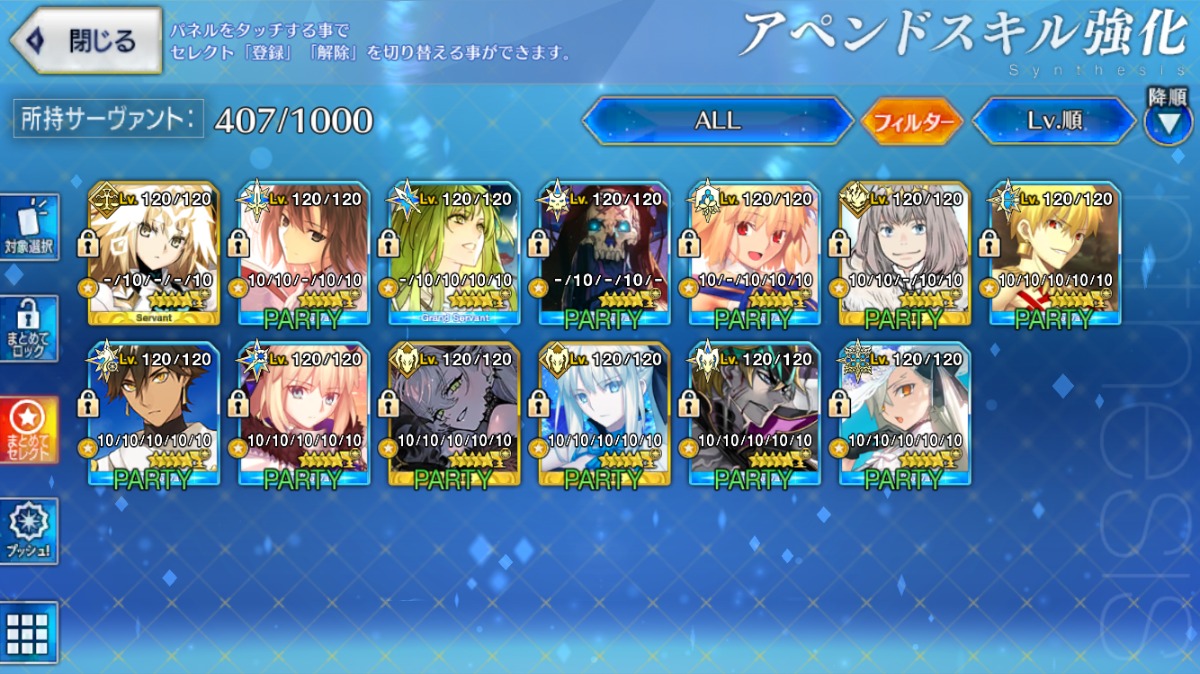
Task: Choose the まとめてセレクト bulk select button
Action: coord(29,430)
